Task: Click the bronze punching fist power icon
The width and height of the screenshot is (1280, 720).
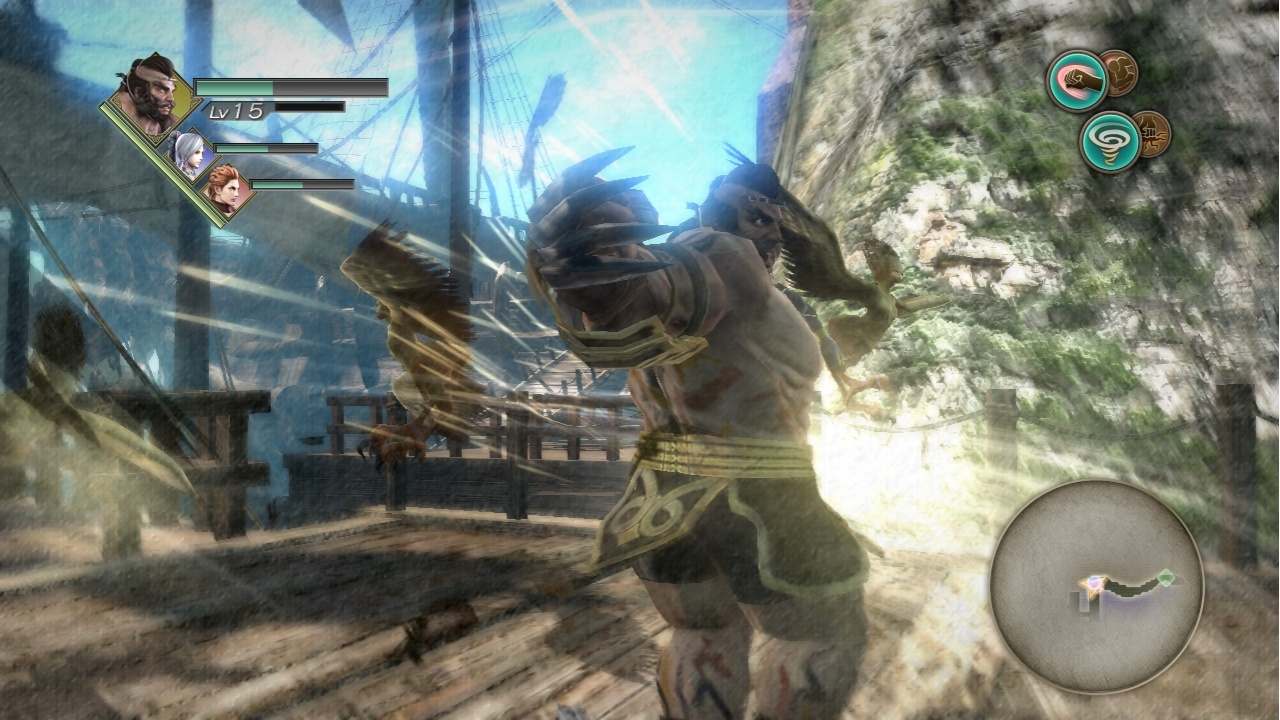Action: [x=1153, y=136]
